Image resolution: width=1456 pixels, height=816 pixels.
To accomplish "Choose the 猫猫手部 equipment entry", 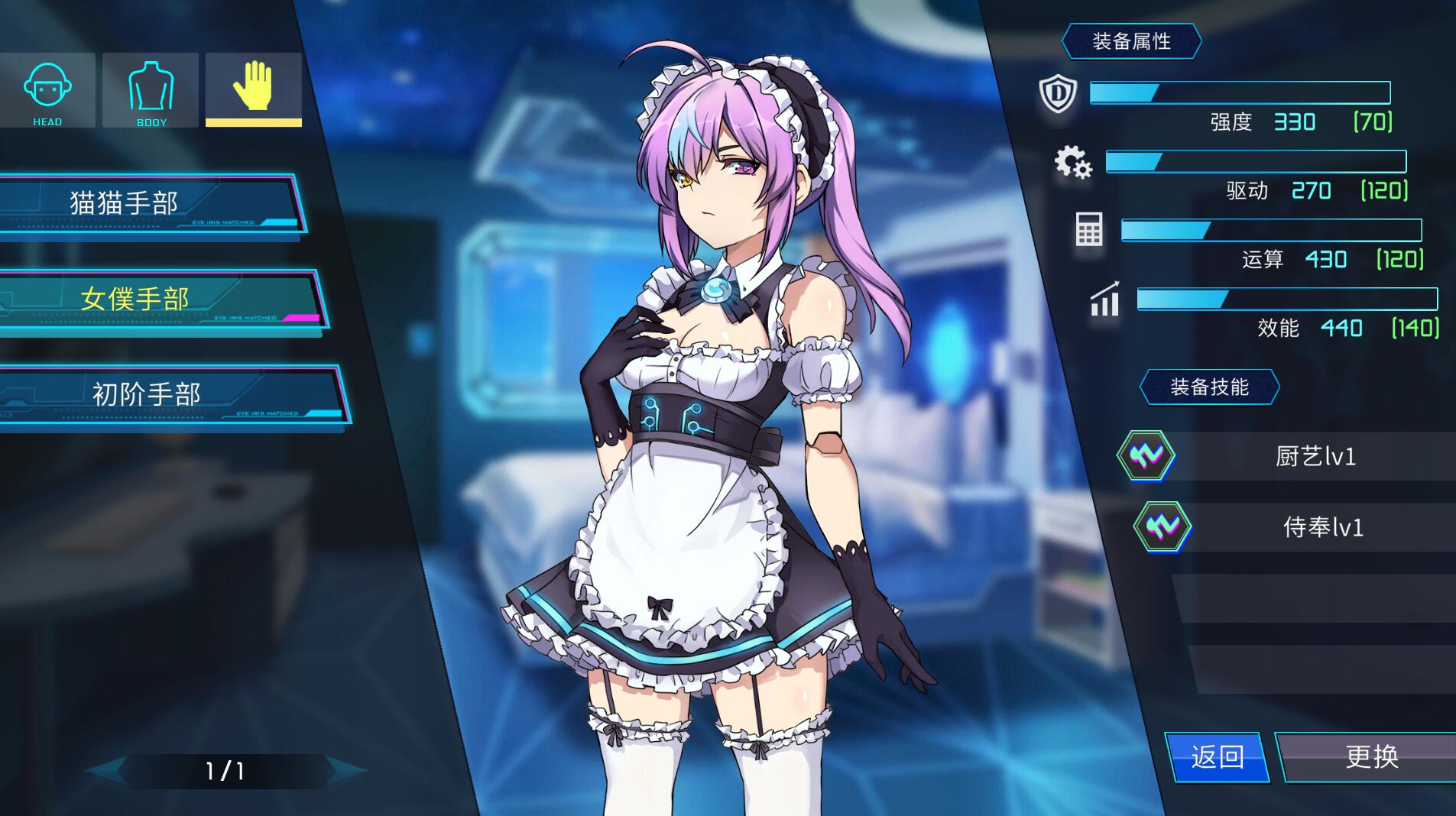I will (145, 203).
